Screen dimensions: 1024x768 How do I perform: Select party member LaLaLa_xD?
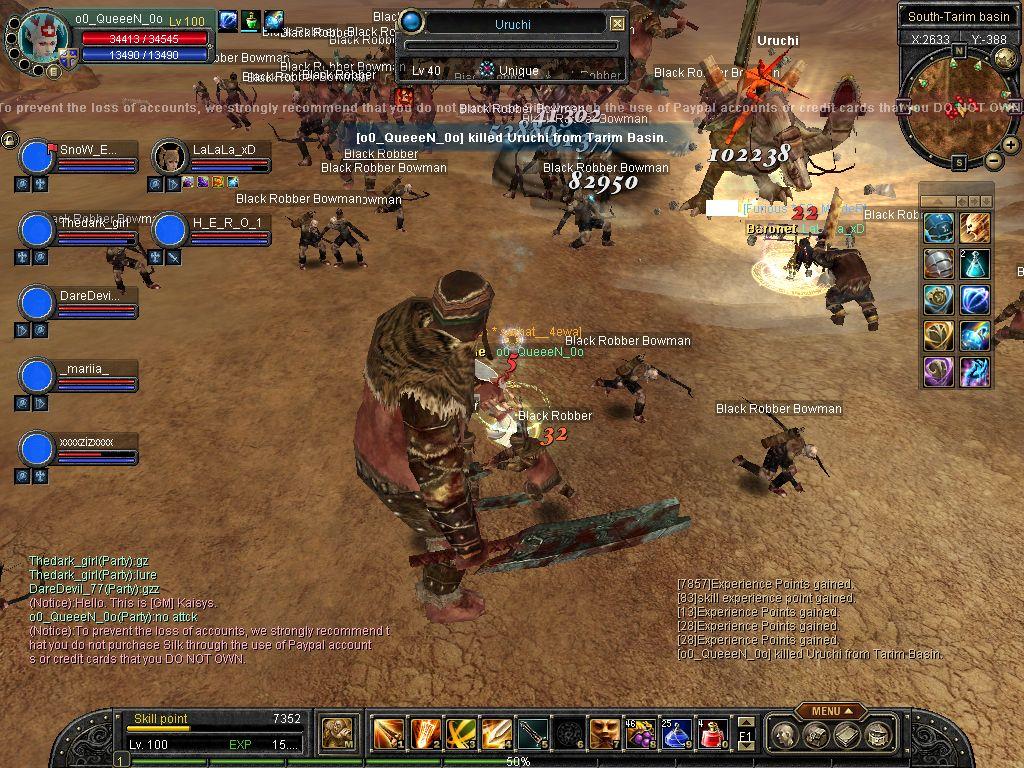tap(170, 156)
